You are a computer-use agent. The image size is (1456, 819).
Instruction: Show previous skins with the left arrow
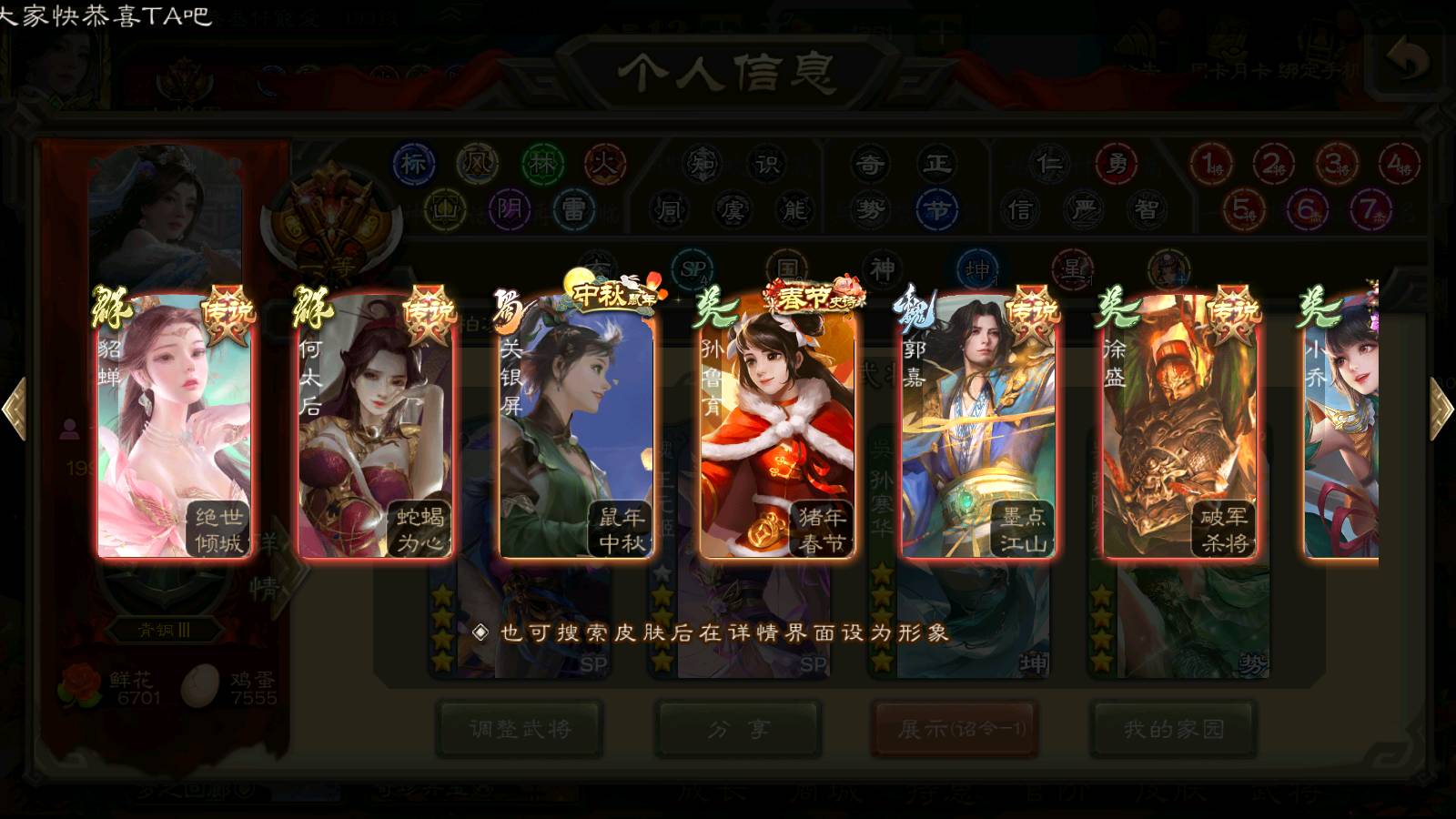[15, 409]
